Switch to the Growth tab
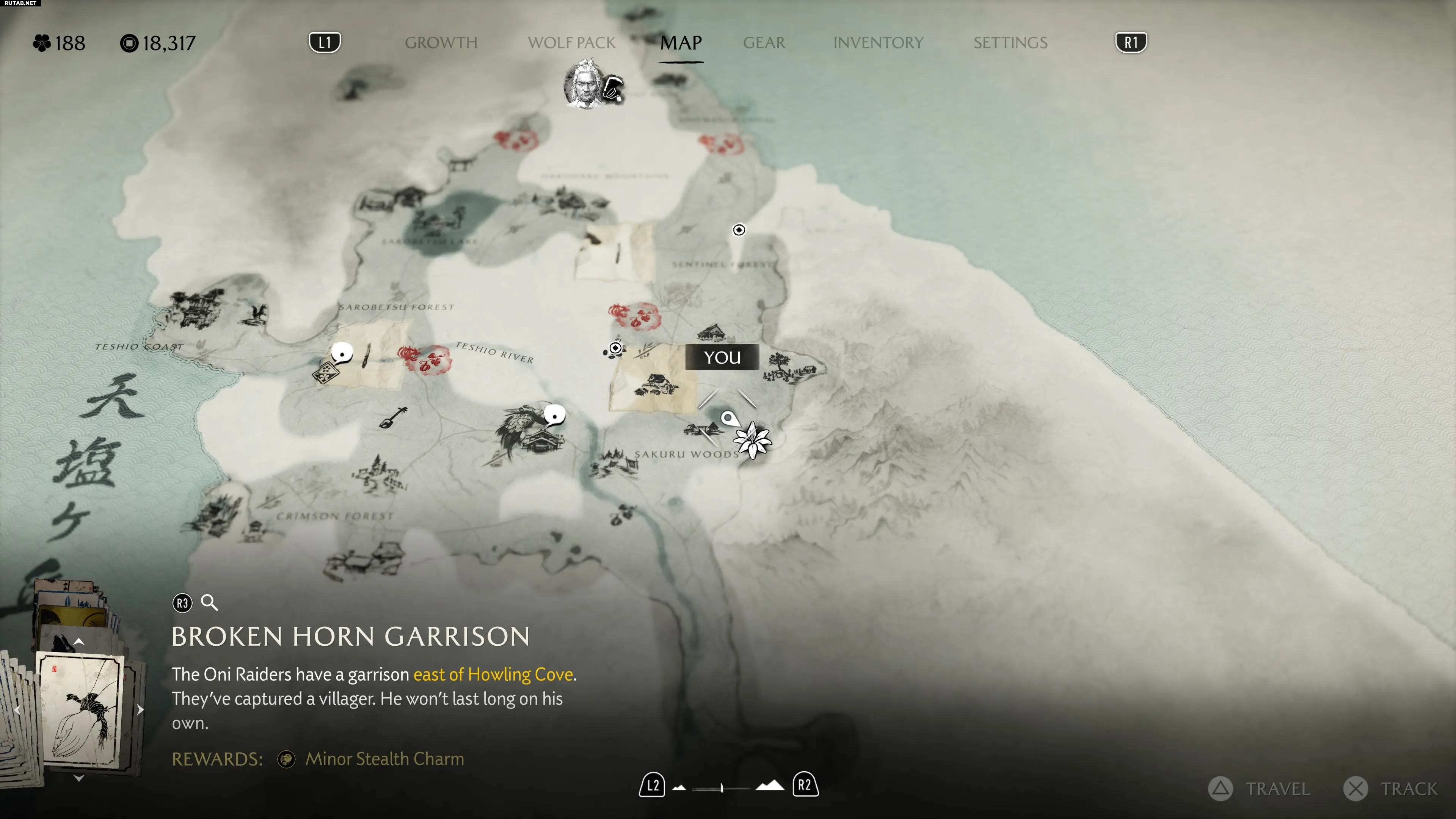 [x=441, y=43]
